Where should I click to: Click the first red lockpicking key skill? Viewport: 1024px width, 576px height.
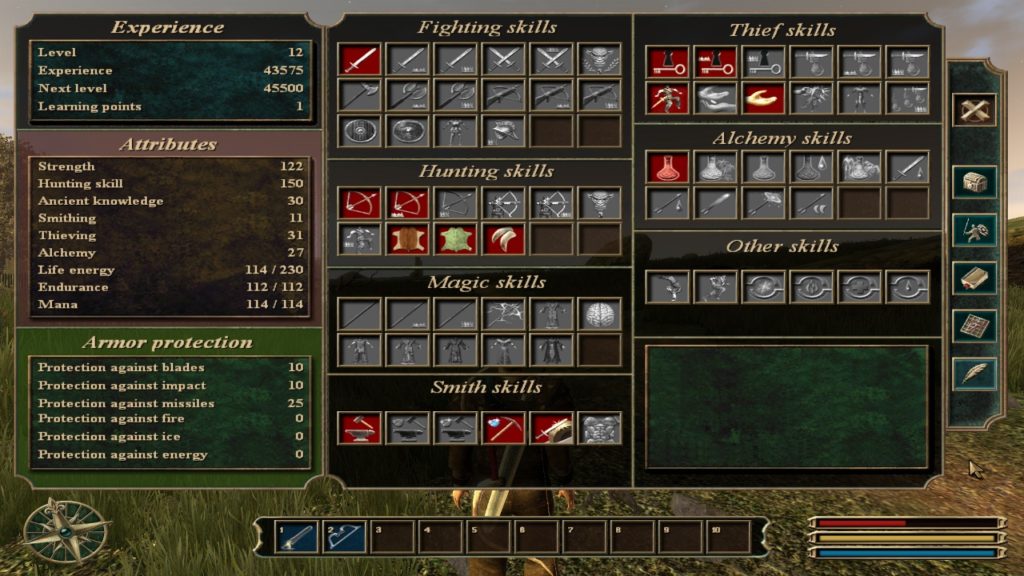(667, 62)
